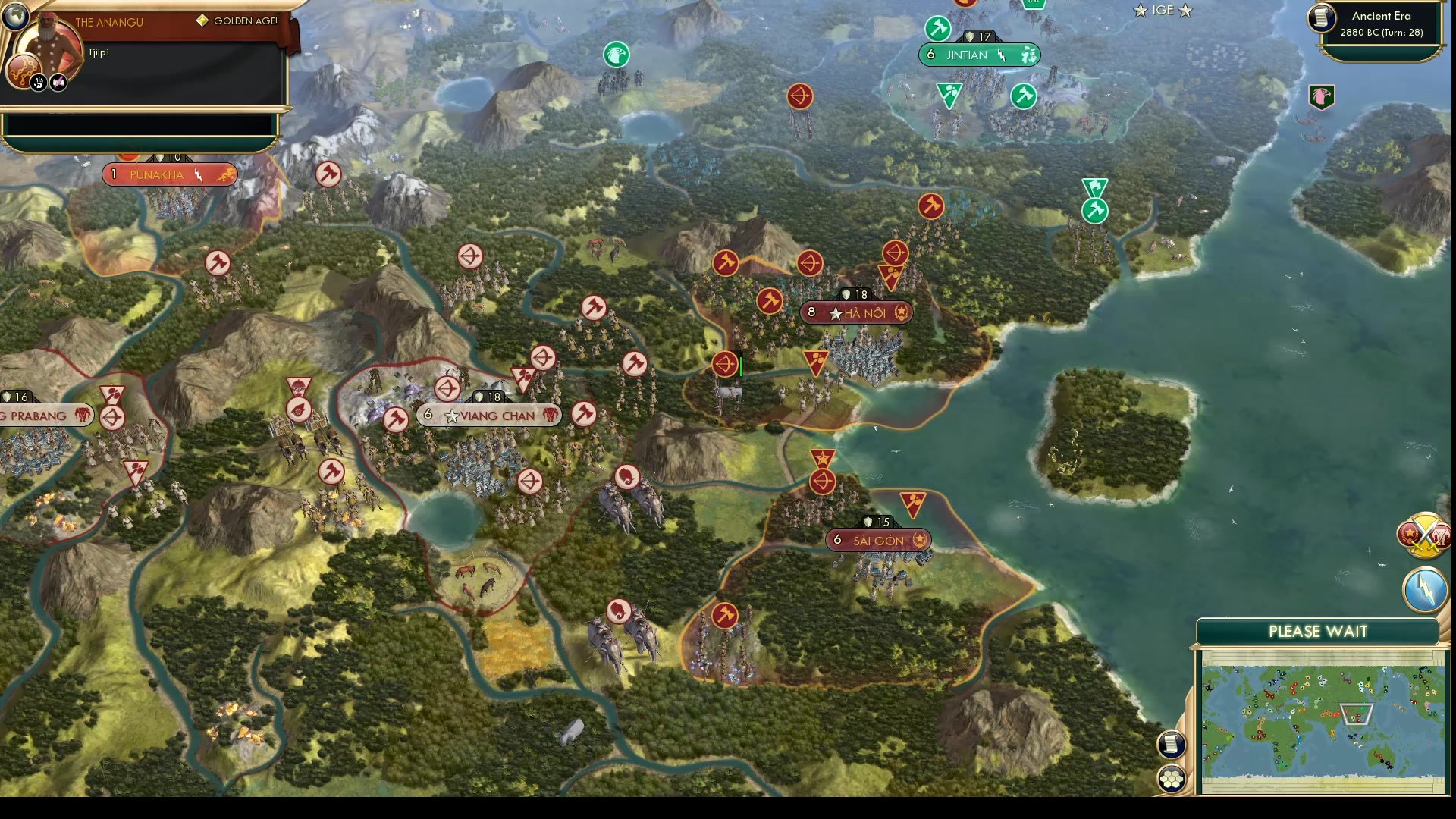The image size is (1456, 819).
Task: Click the PLEASE WAIT turn button
Action: pyautogui.click(x=1318, y=630)
